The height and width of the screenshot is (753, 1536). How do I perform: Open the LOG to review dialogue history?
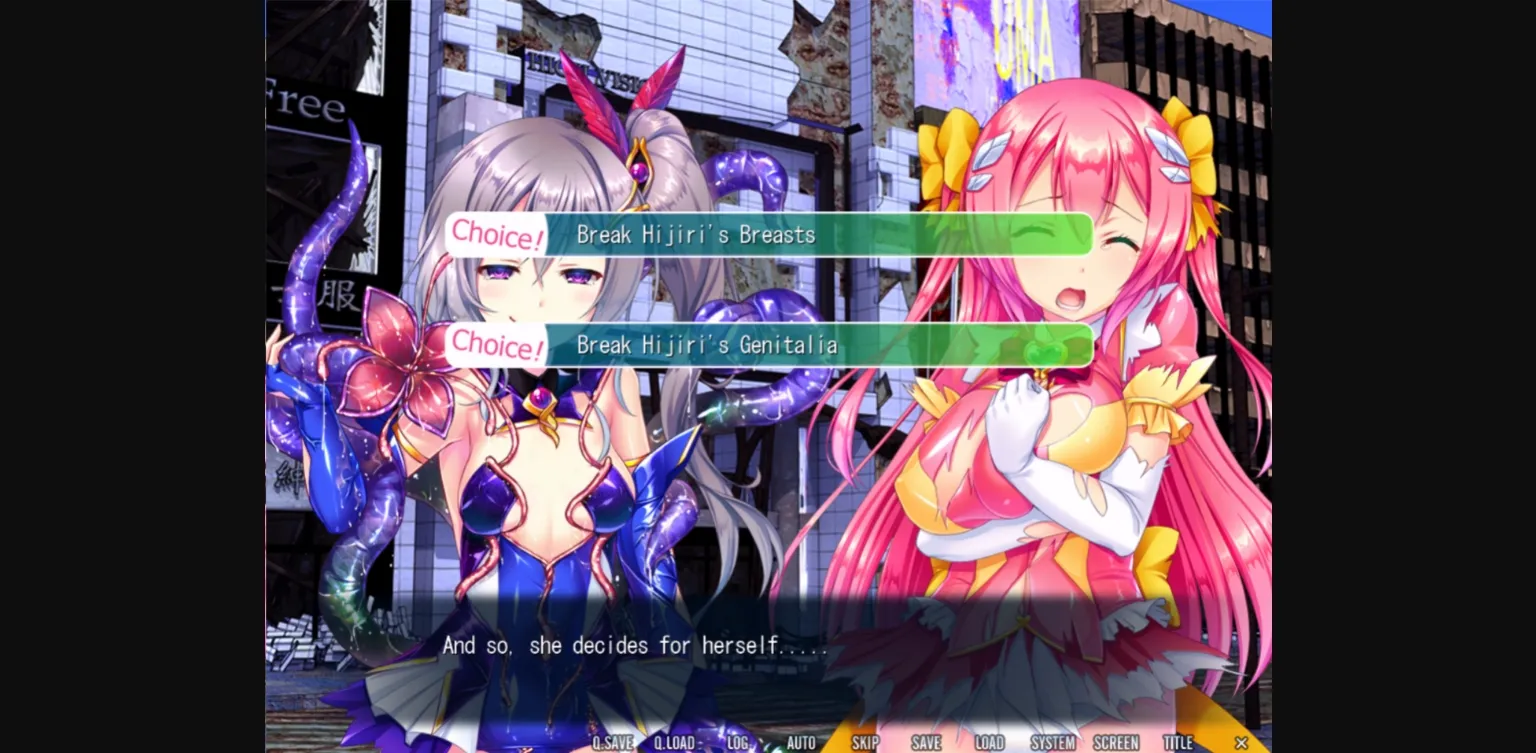point(739,743)
